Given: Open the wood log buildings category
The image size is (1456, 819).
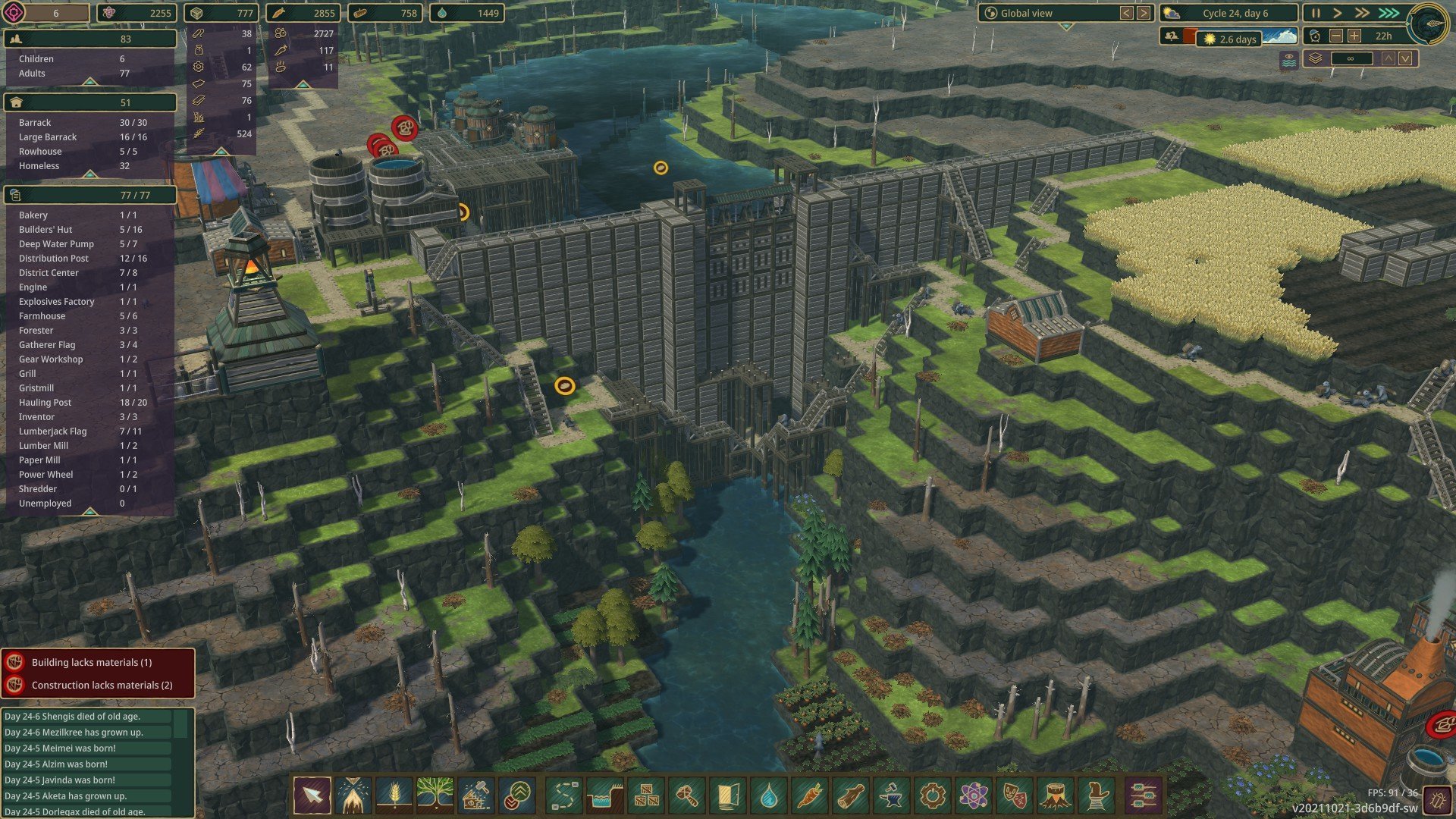Looking at the screenshot, I should tap(851, 795).
